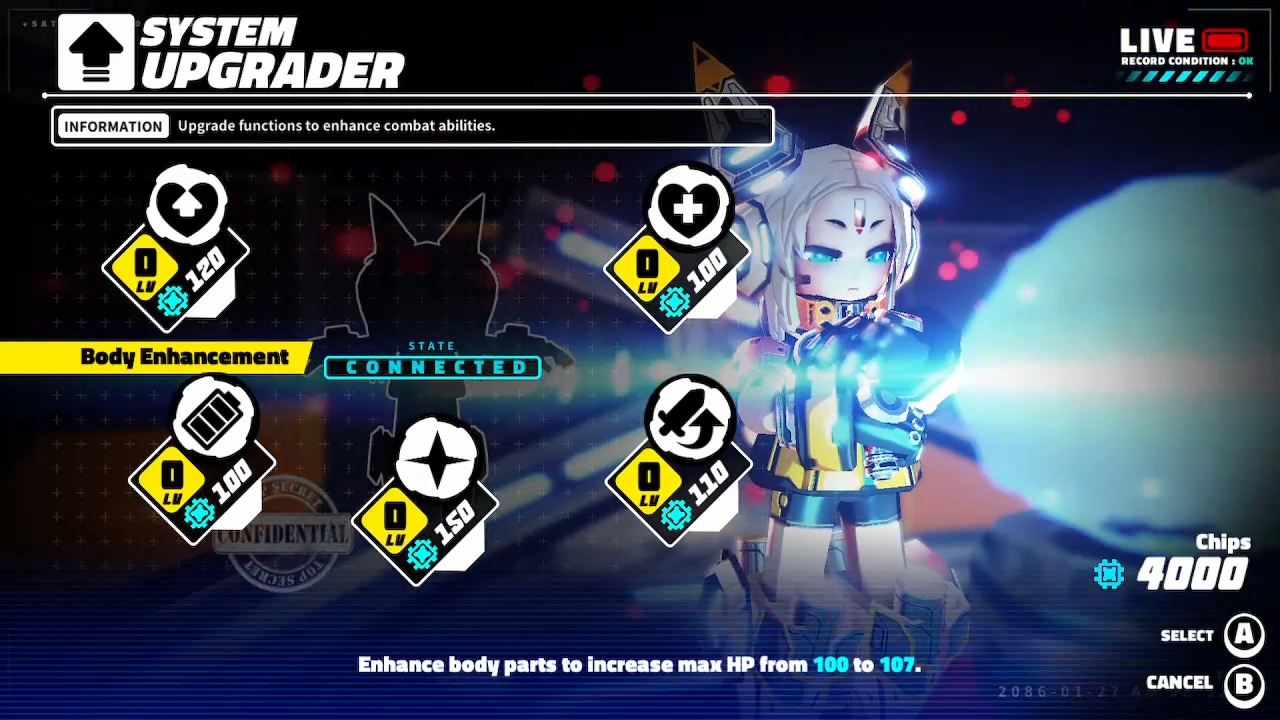Image resolution: width=1280 pixels, height=720 pixels.
Task: Click the System Upgrader arrow logo
Action: 95,50
